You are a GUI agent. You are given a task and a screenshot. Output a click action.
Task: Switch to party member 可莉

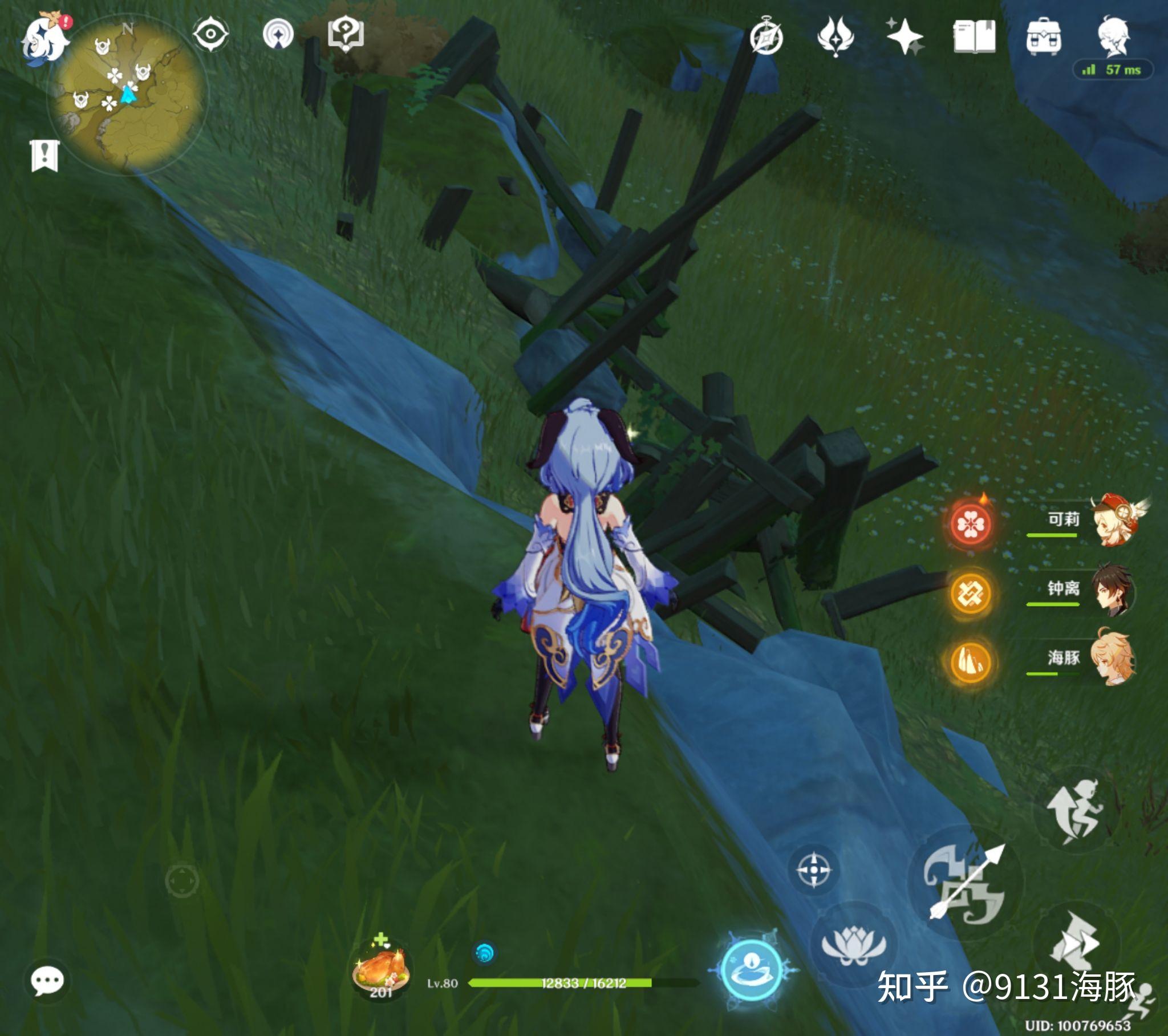[x=1112, y=521]
